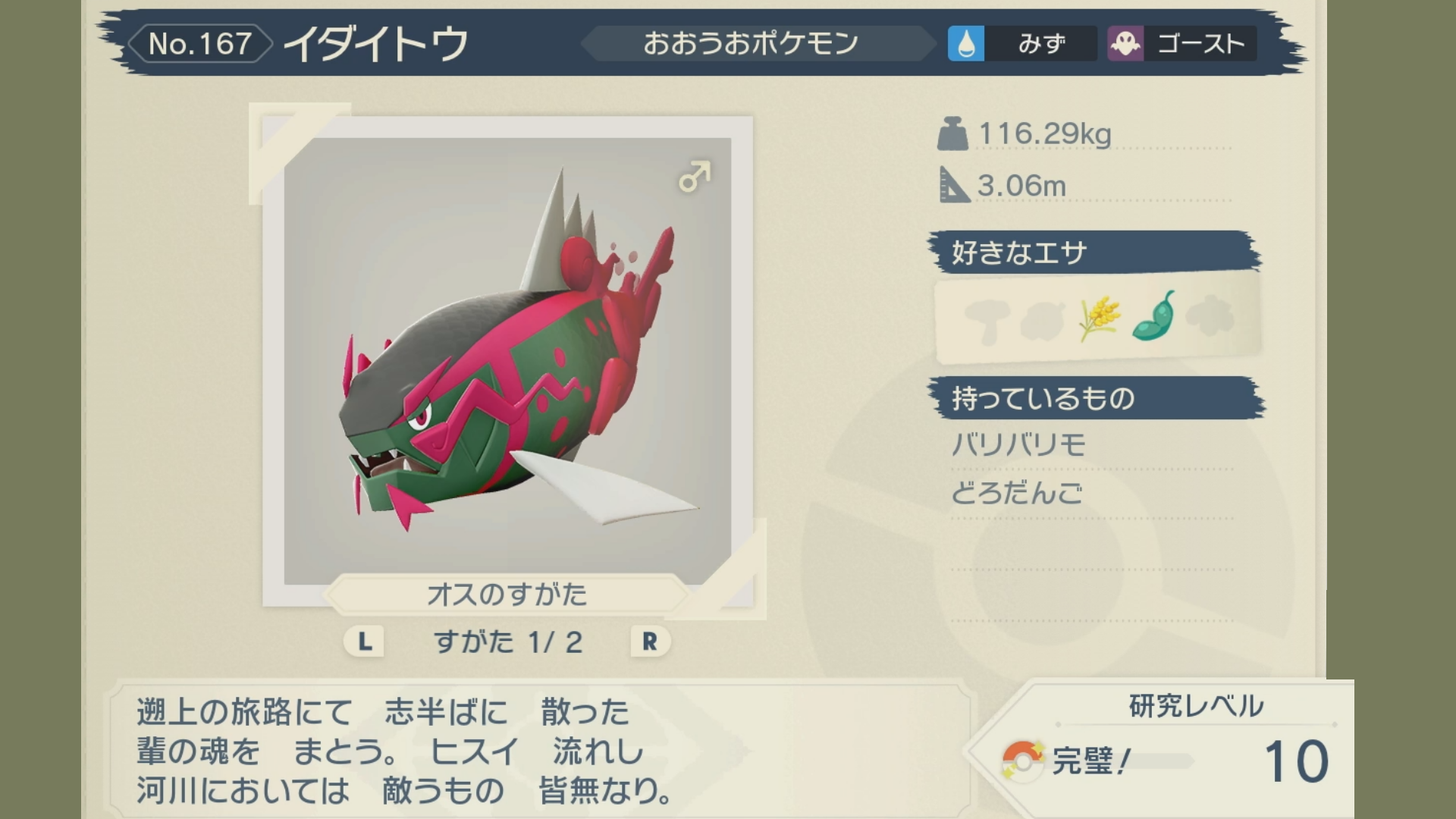Screen dimensions: 1456x819
Task: Choose the green bean food icon
Action: point(1153,316)
